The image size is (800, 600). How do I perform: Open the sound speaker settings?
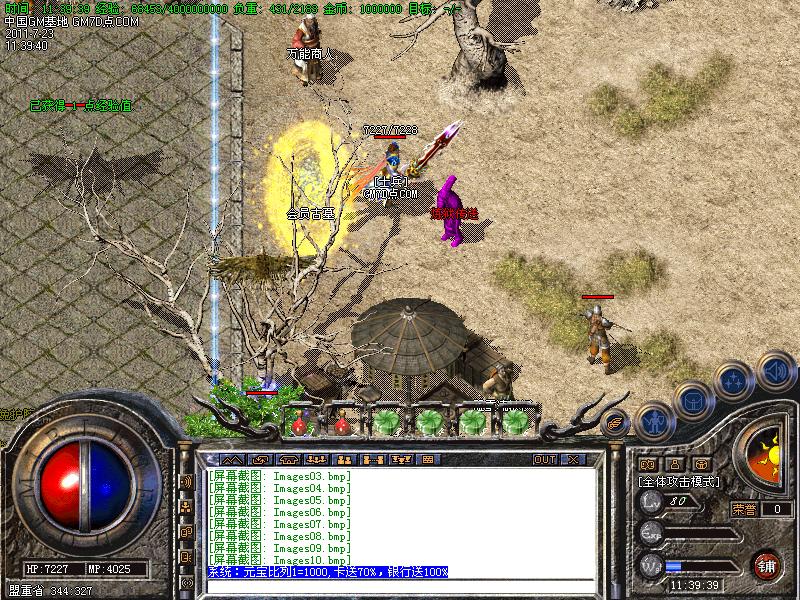(776, 370)
